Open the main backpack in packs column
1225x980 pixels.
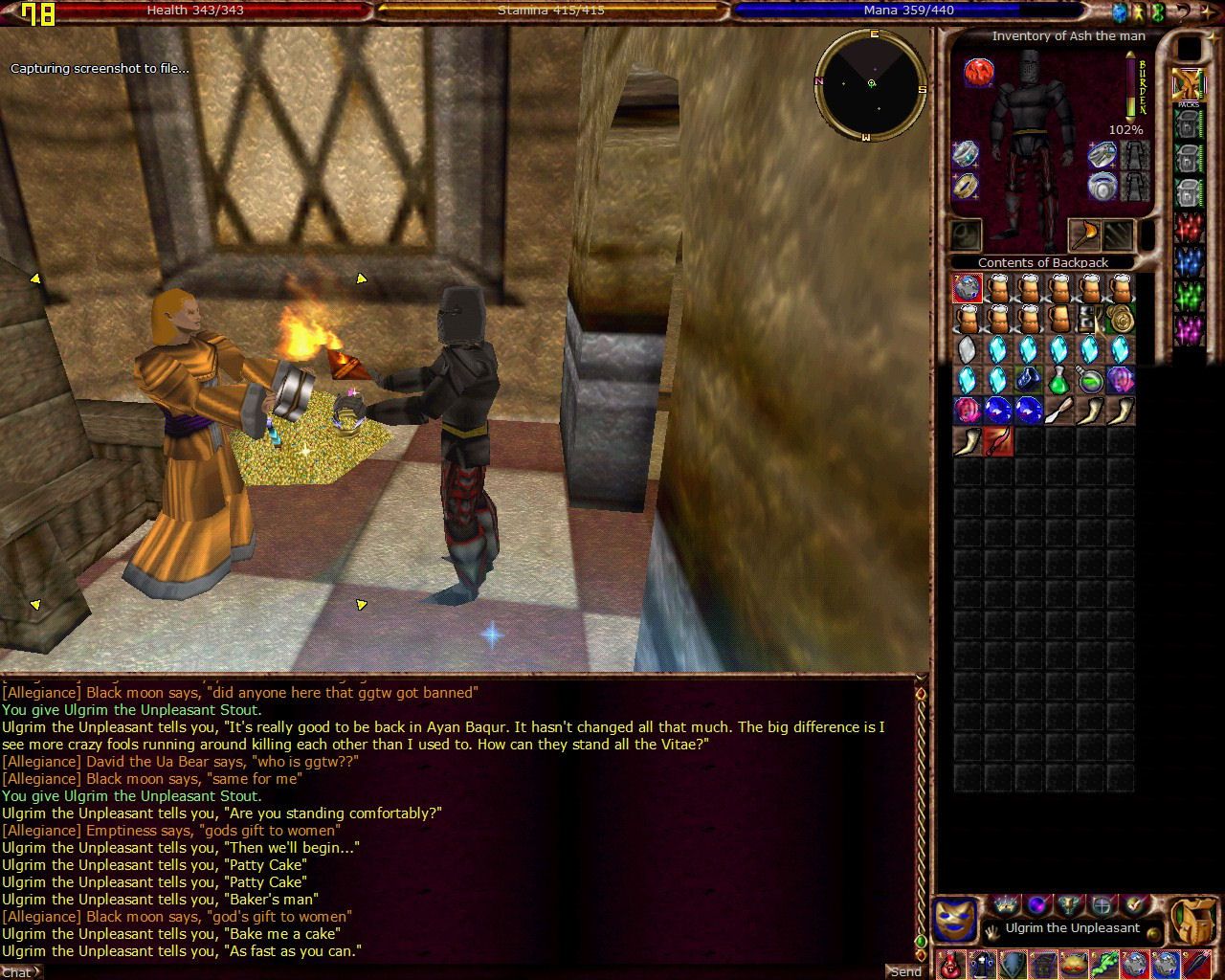(1189, 84)
